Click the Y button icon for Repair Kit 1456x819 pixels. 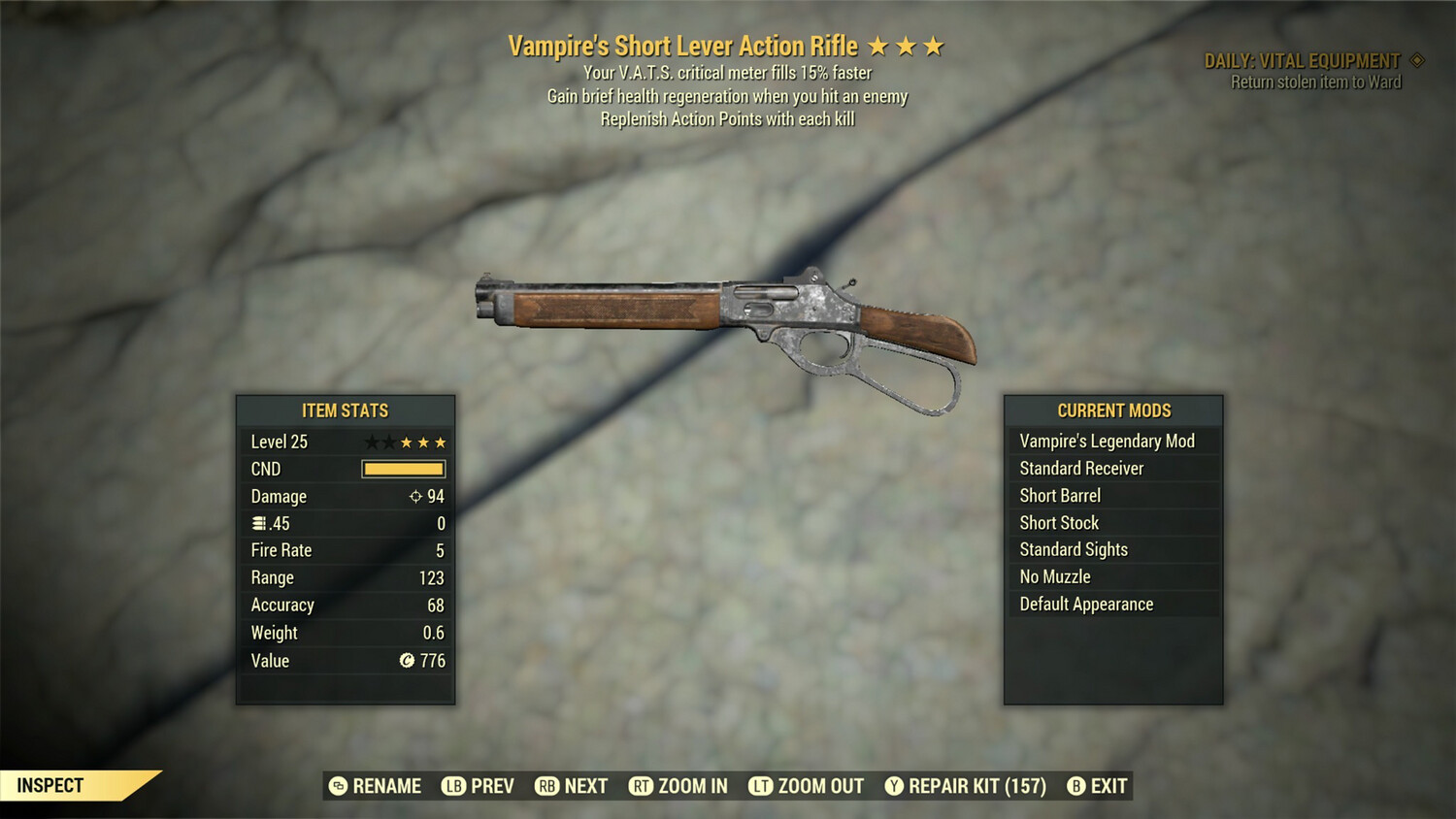coord(896,786)
